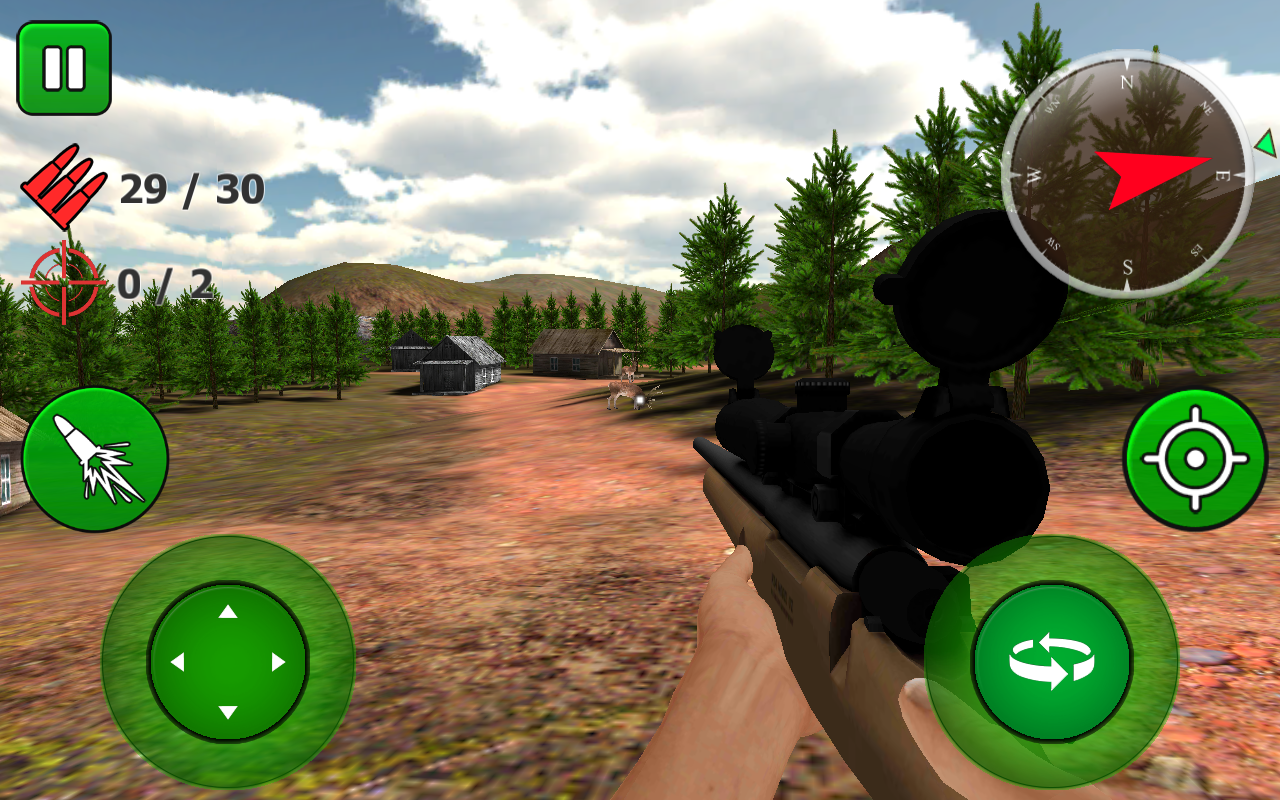Viewport: 1280px width, 800px height.
Task: Click the deer standing near the cabins
Action: 625,392
